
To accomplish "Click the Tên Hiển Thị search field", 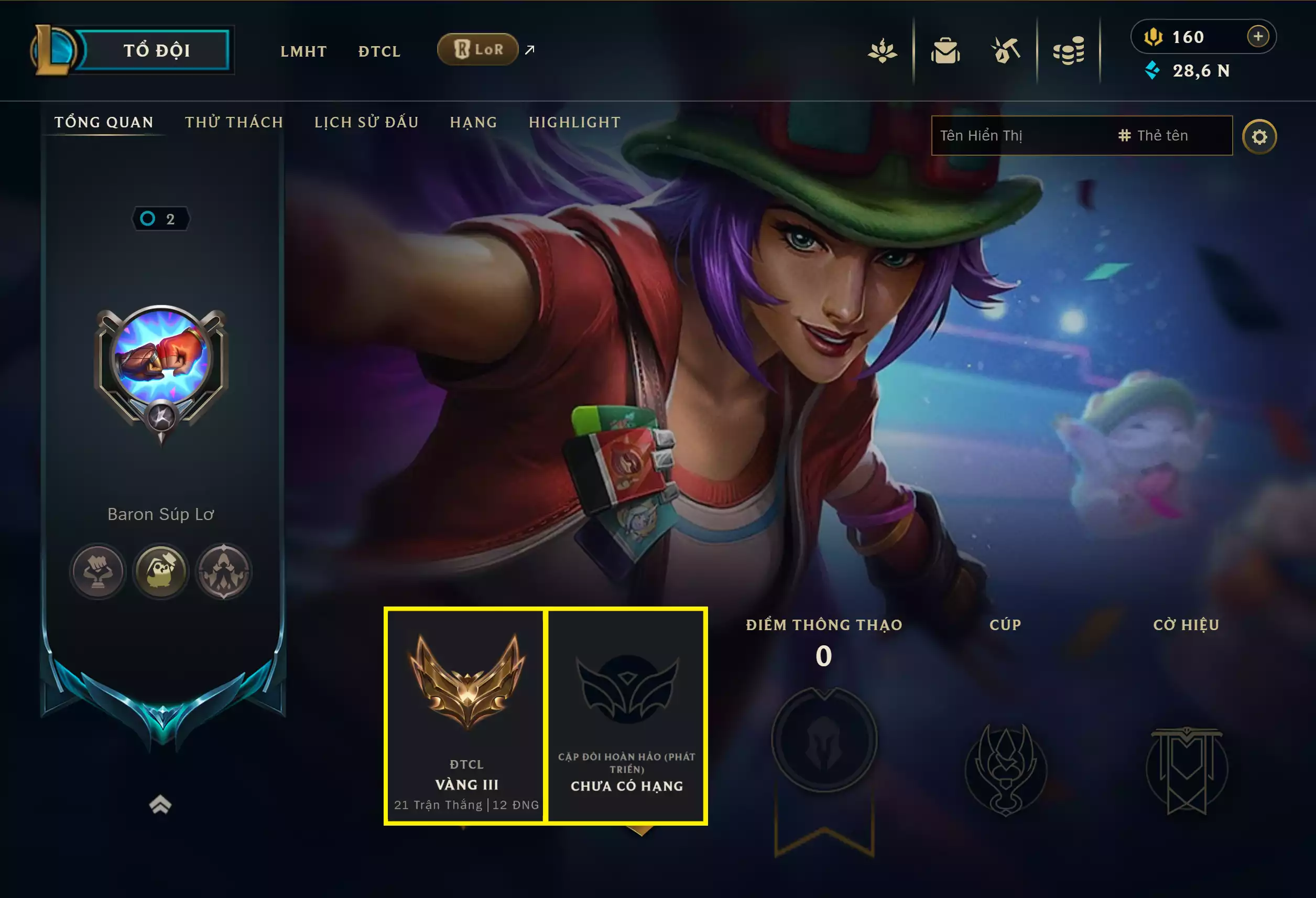I will pyautogui.click(x=1019, y=136).
